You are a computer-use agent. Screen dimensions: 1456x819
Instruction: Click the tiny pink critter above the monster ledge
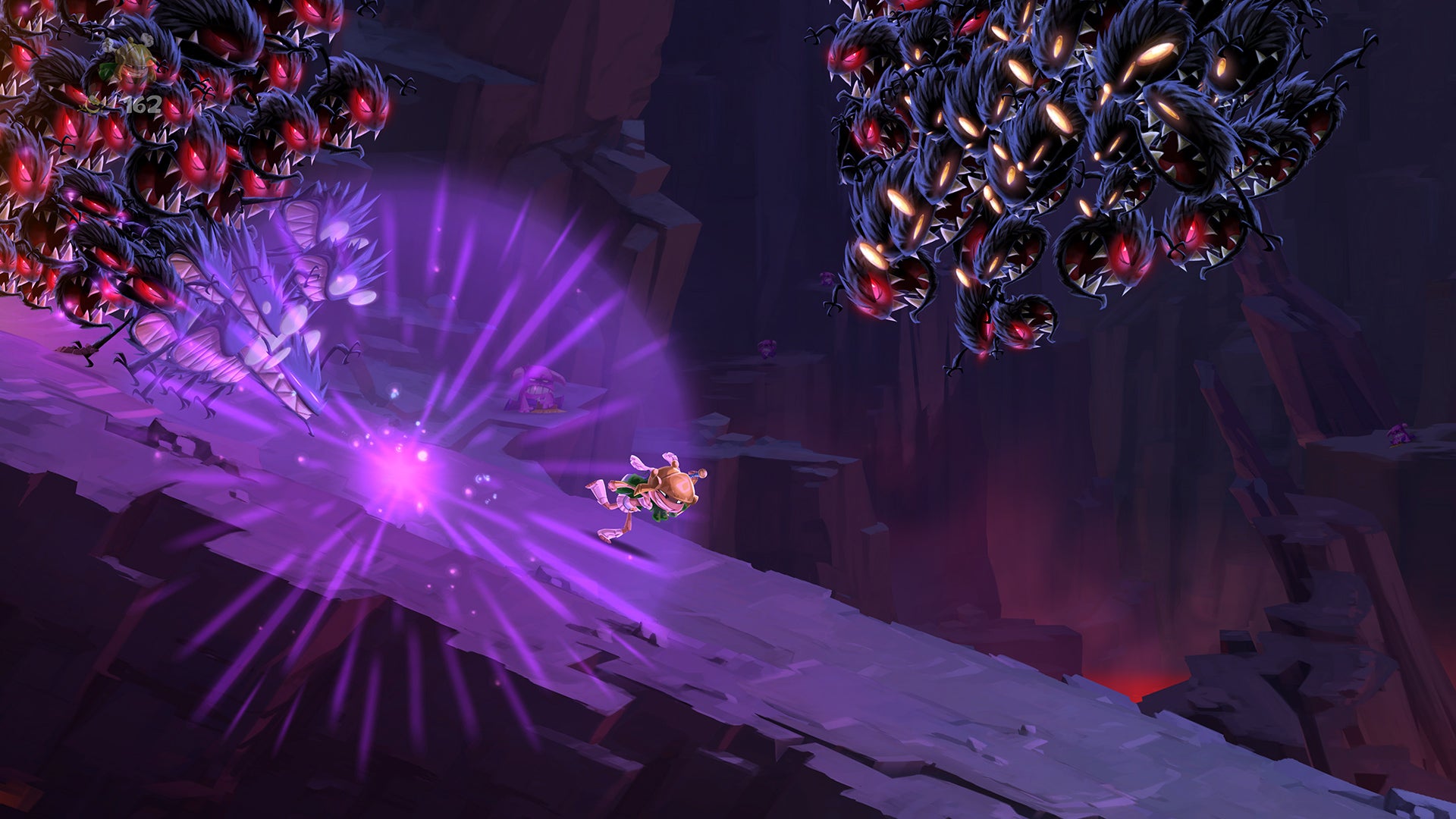767,349
